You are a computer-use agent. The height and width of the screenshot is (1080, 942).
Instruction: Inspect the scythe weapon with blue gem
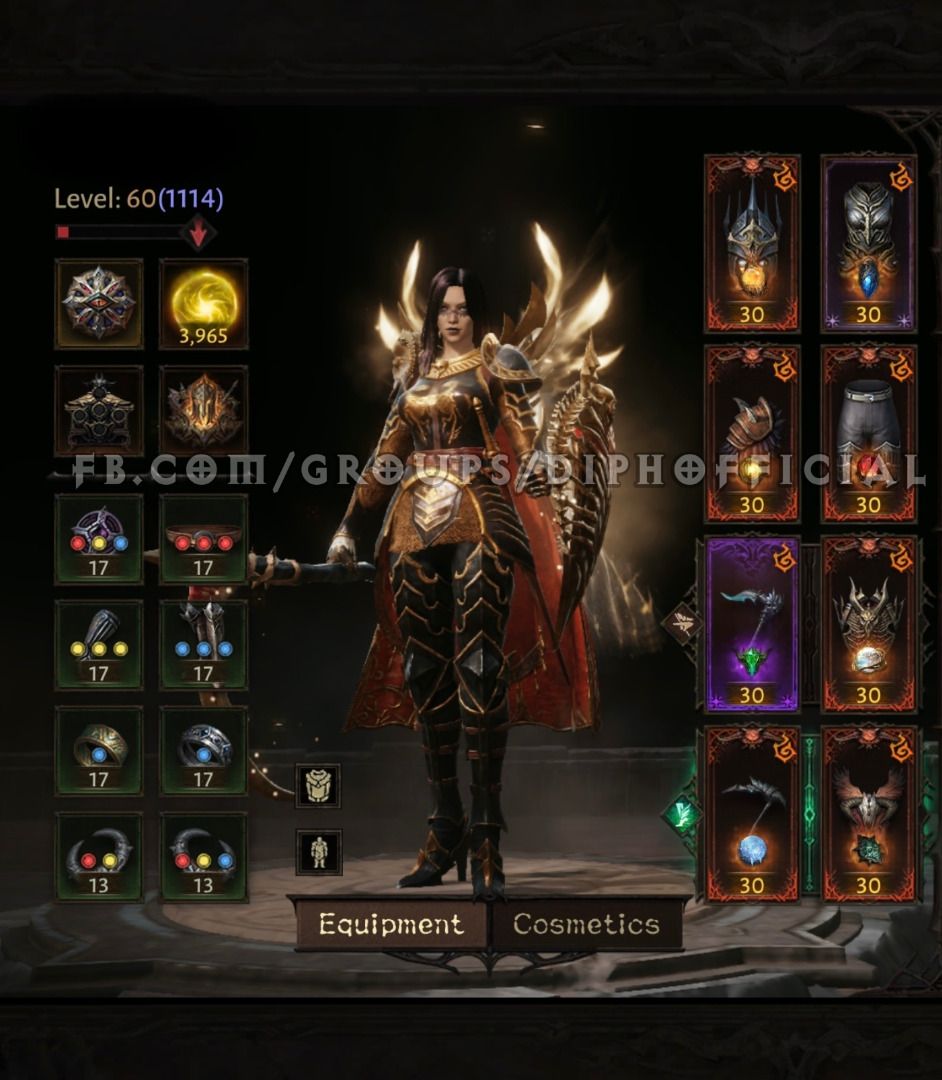(x=752, y=814)
